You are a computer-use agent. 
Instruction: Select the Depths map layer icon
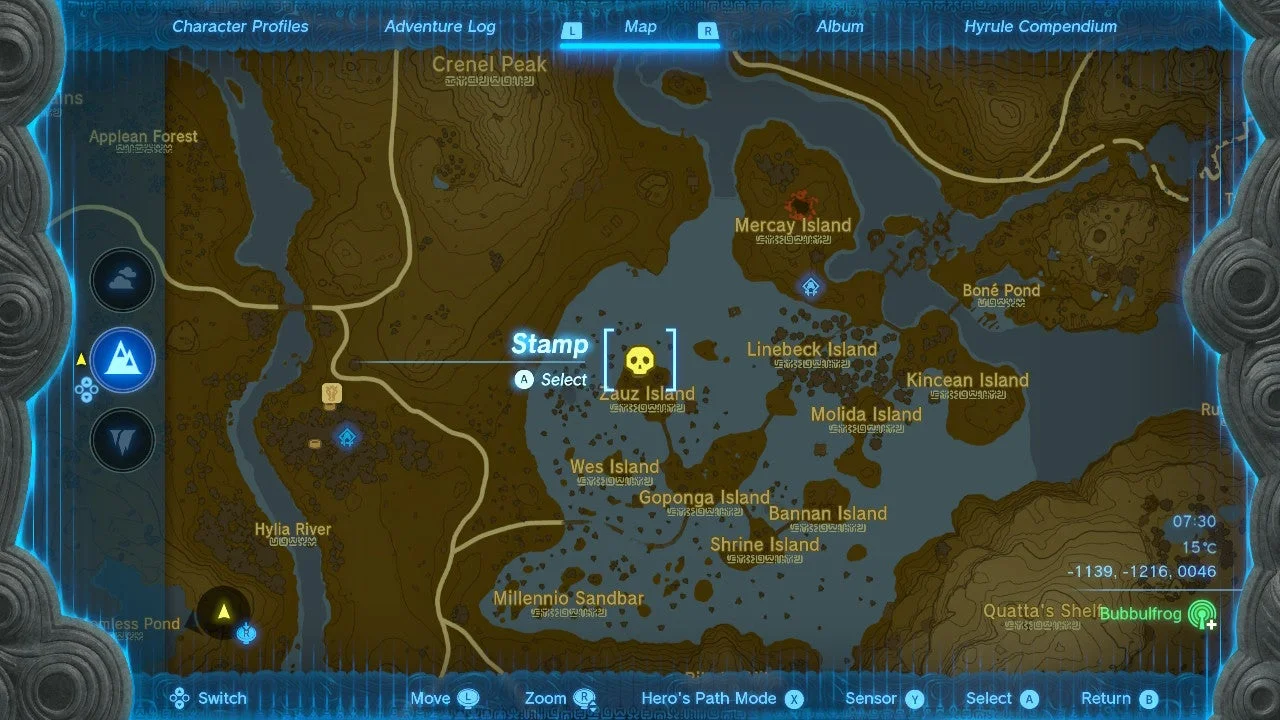click(122, 440)
